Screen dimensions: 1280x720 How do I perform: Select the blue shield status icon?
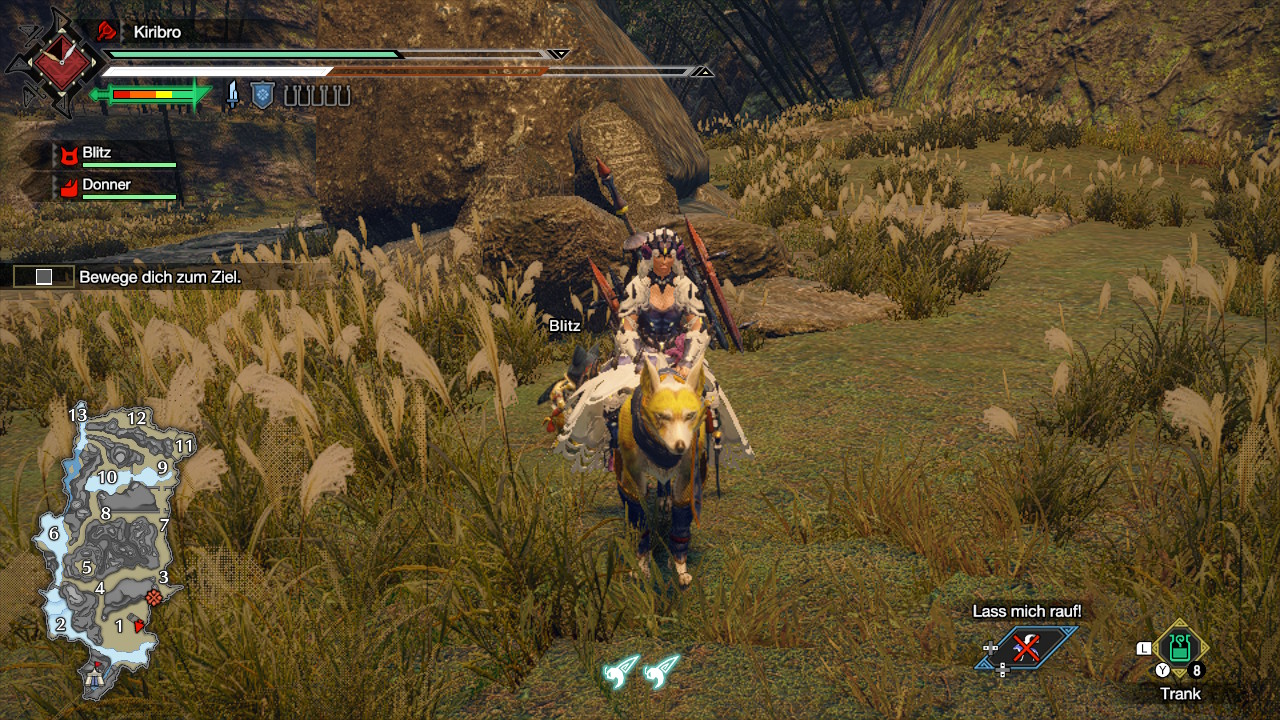[262, 95]
